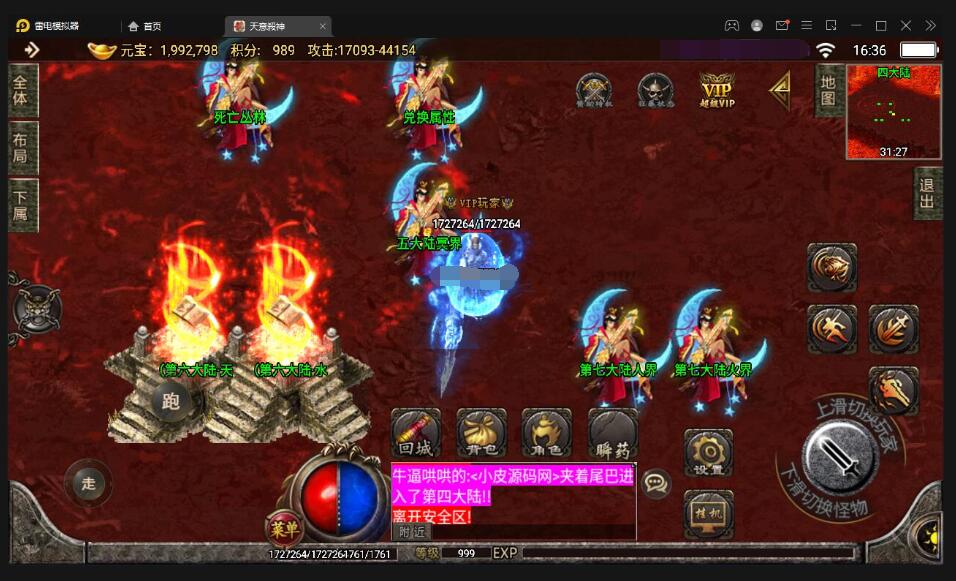Click the crossed-swords badge icon
956x581 pixels.
pyautogui.click(x=593, y=90)
